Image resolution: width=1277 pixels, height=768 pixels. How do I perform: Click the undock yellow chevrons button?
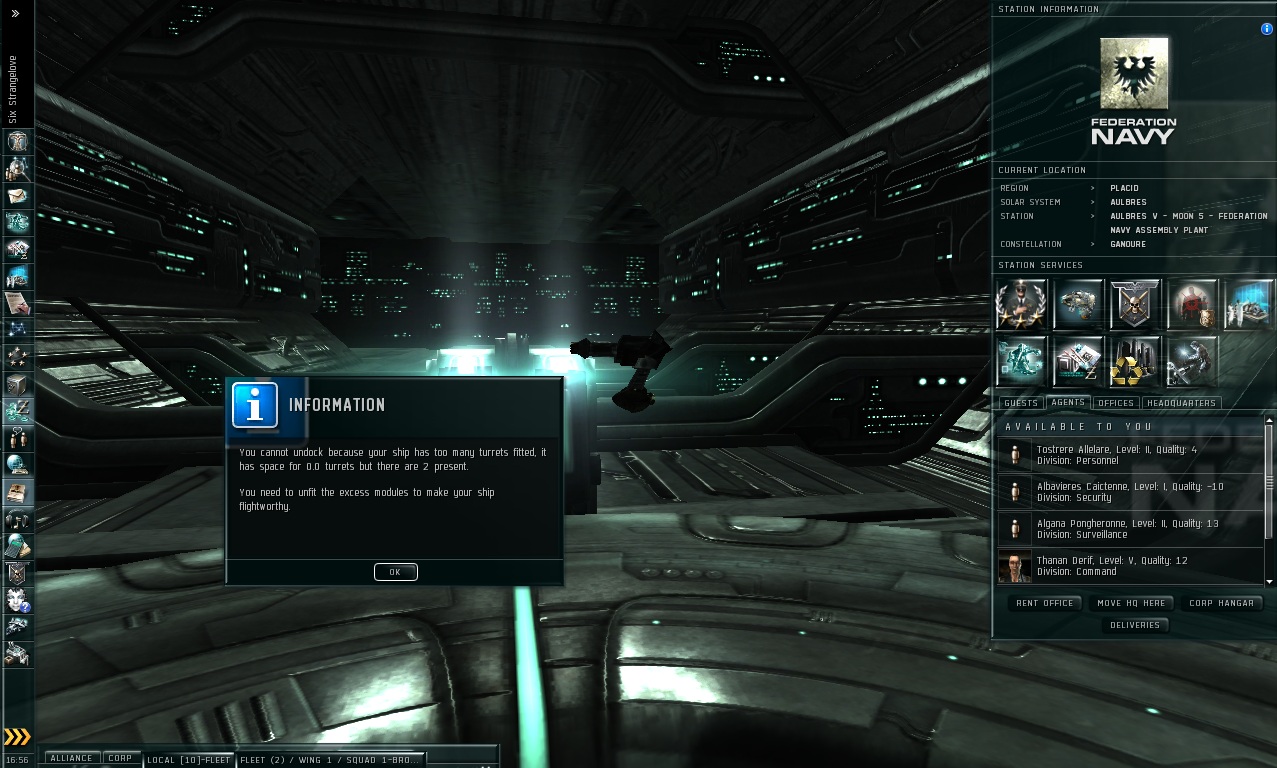pos(17,738)
